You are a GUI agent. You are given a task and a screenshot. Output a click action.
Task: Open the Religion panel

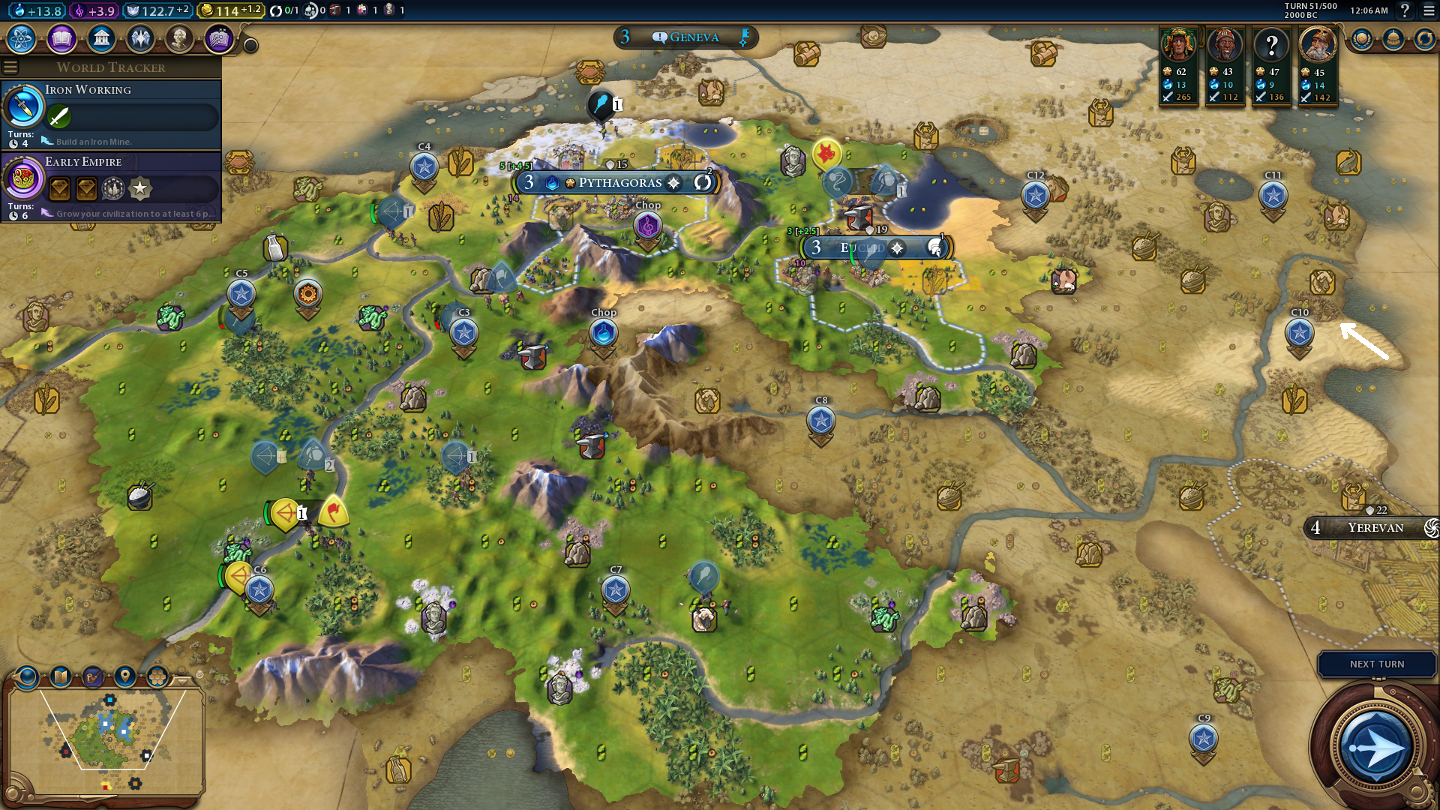point(140,39)
